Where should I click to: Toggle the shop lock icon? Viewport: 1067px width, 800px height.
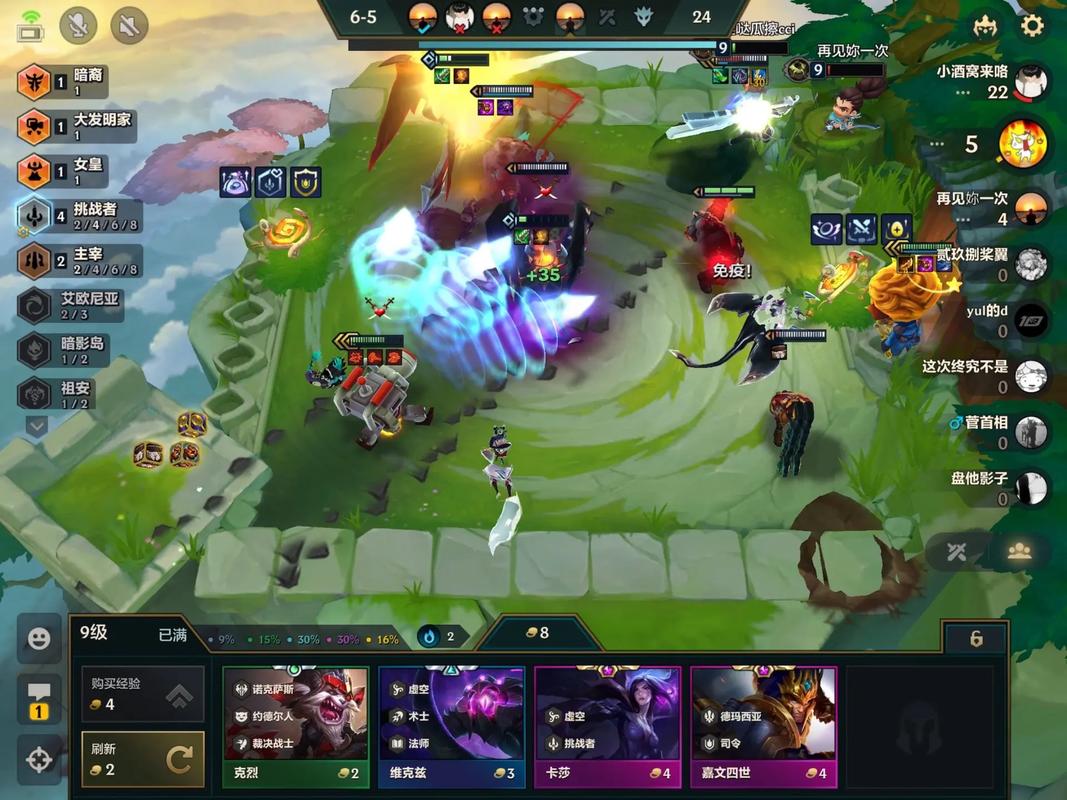click(x=976, y=639)
